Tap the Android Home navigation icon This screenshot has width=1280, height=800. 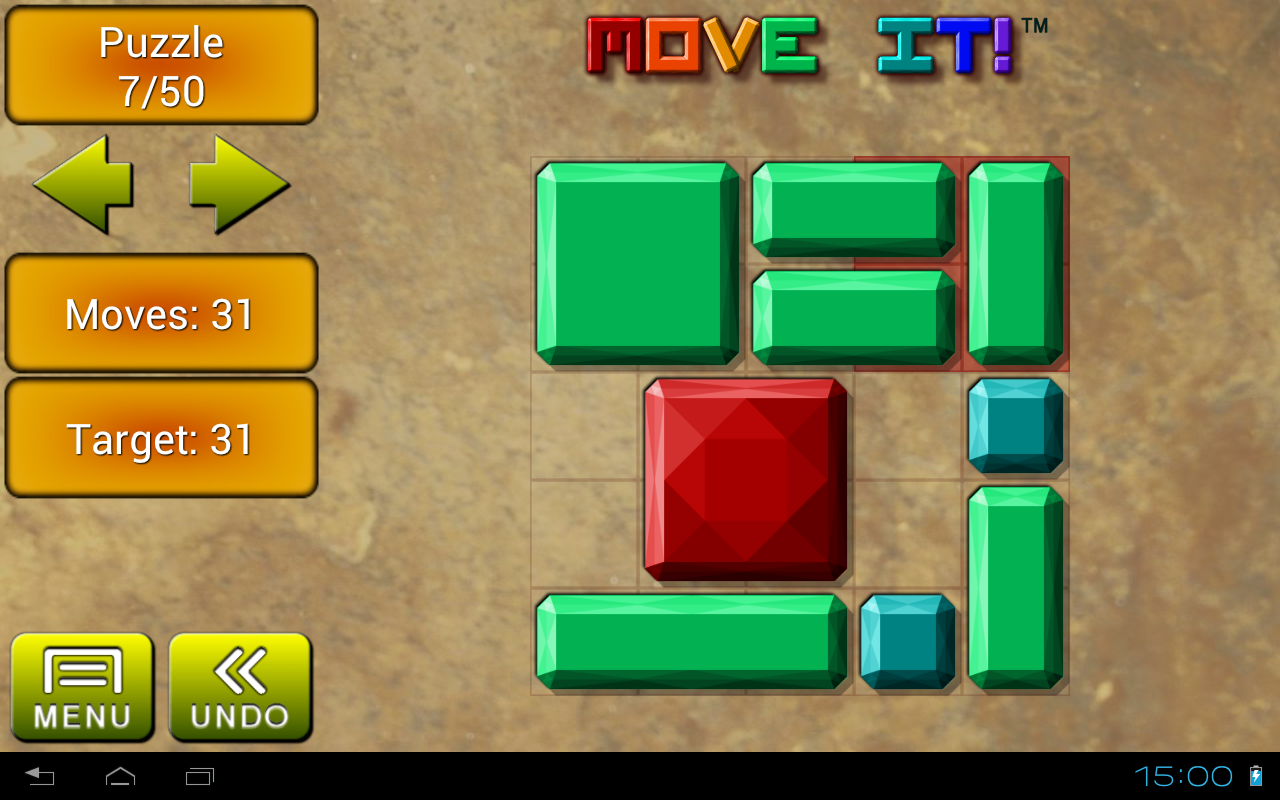[120, 775]
